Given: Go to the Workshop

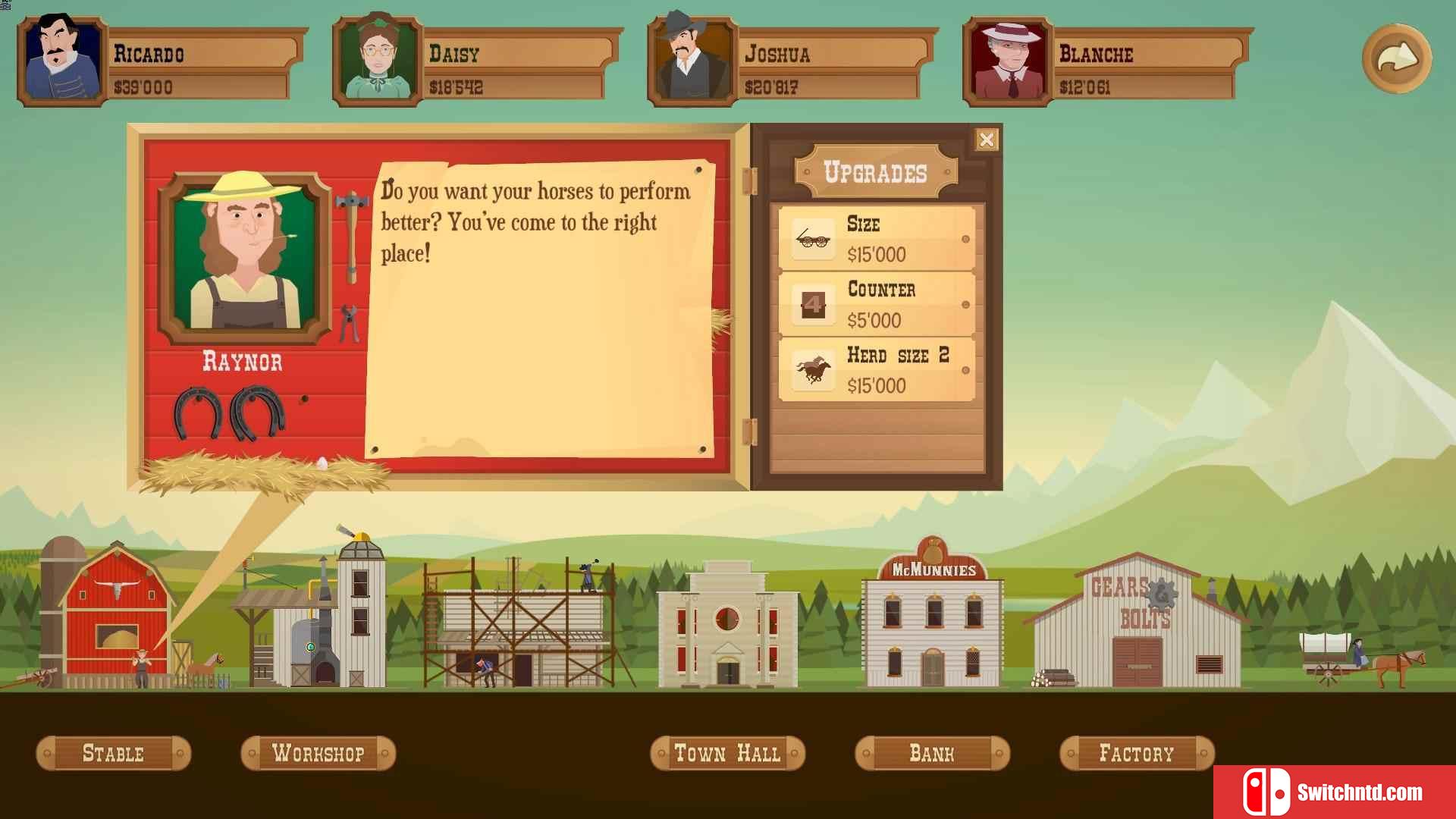Looking at the screenshot, I should 318,753.
